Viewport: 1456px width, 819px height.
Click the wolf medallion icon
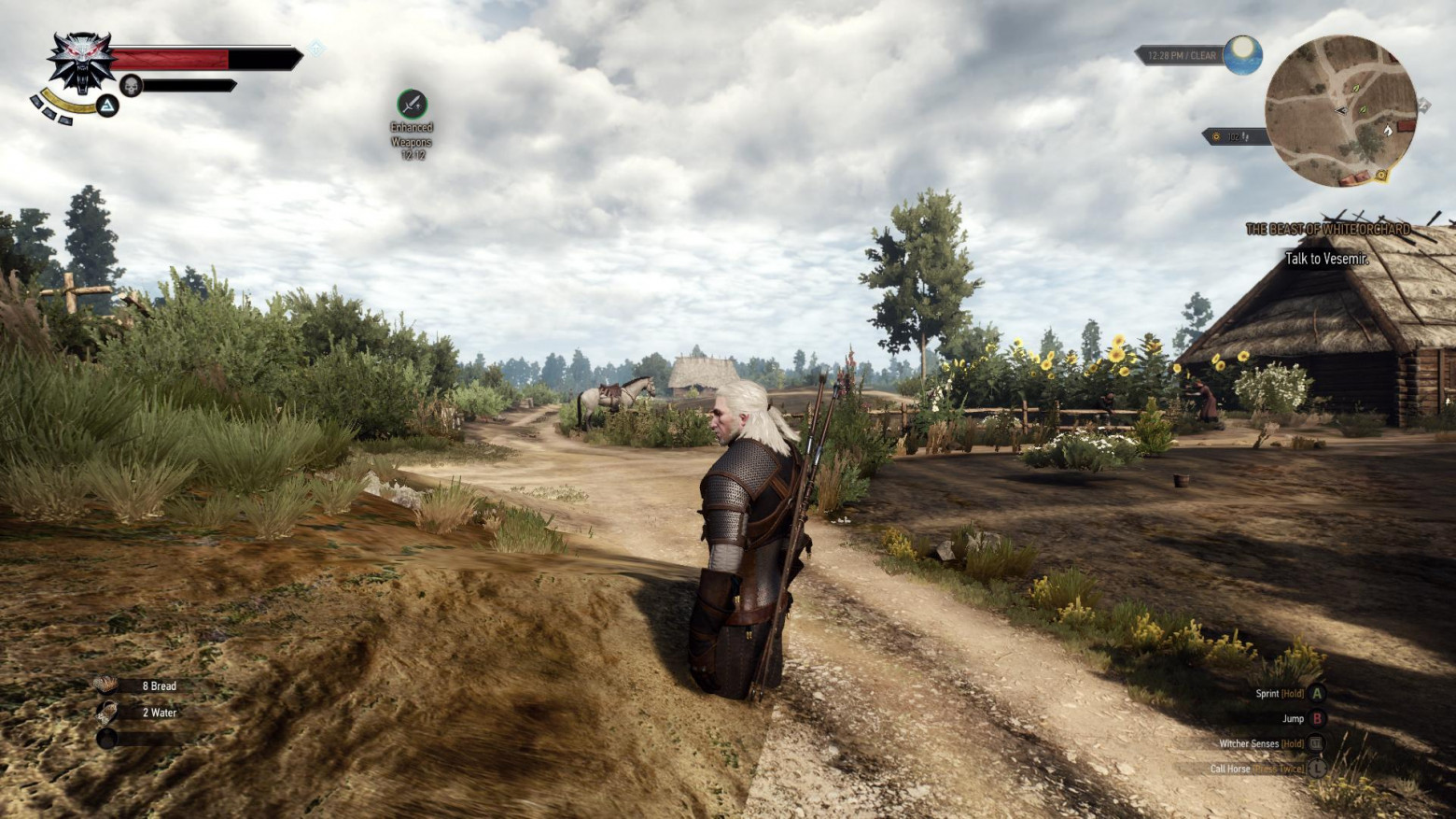point(81,62)
